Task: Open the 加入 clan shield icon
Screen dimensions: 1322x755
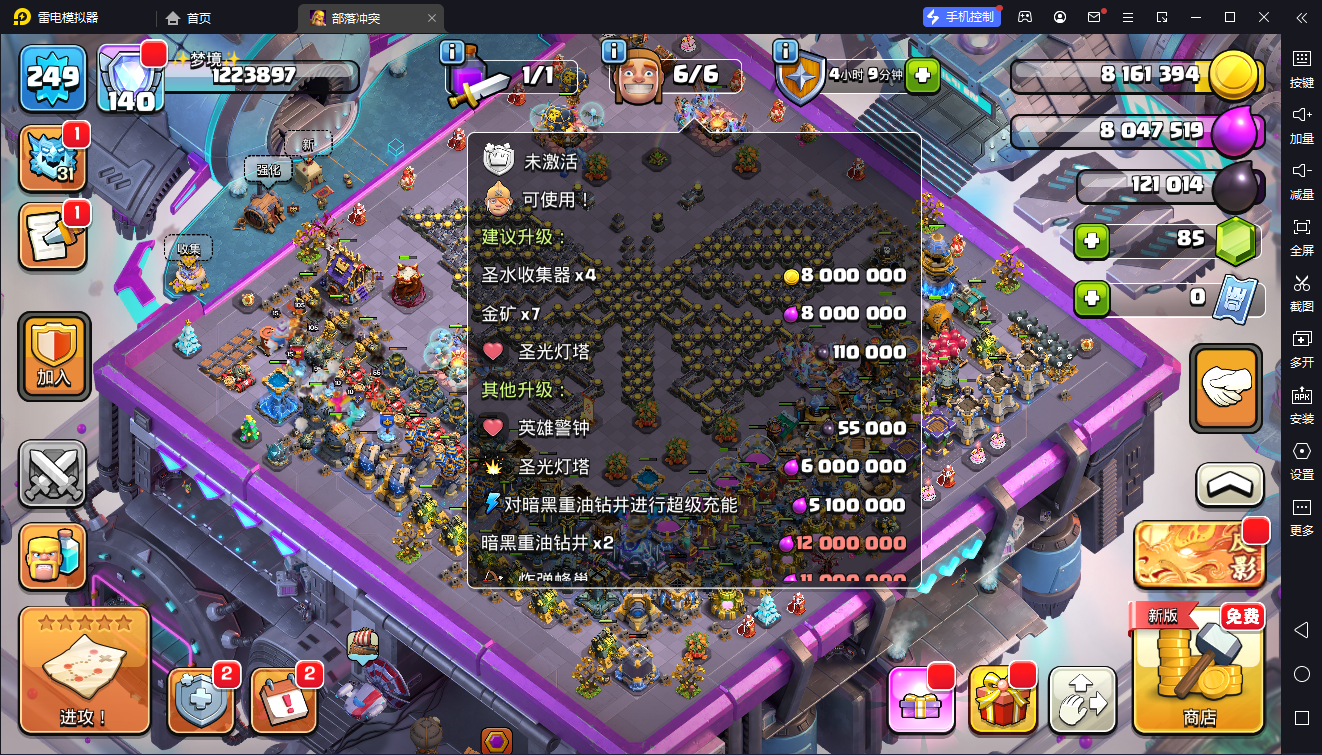Action: (53, 355)
